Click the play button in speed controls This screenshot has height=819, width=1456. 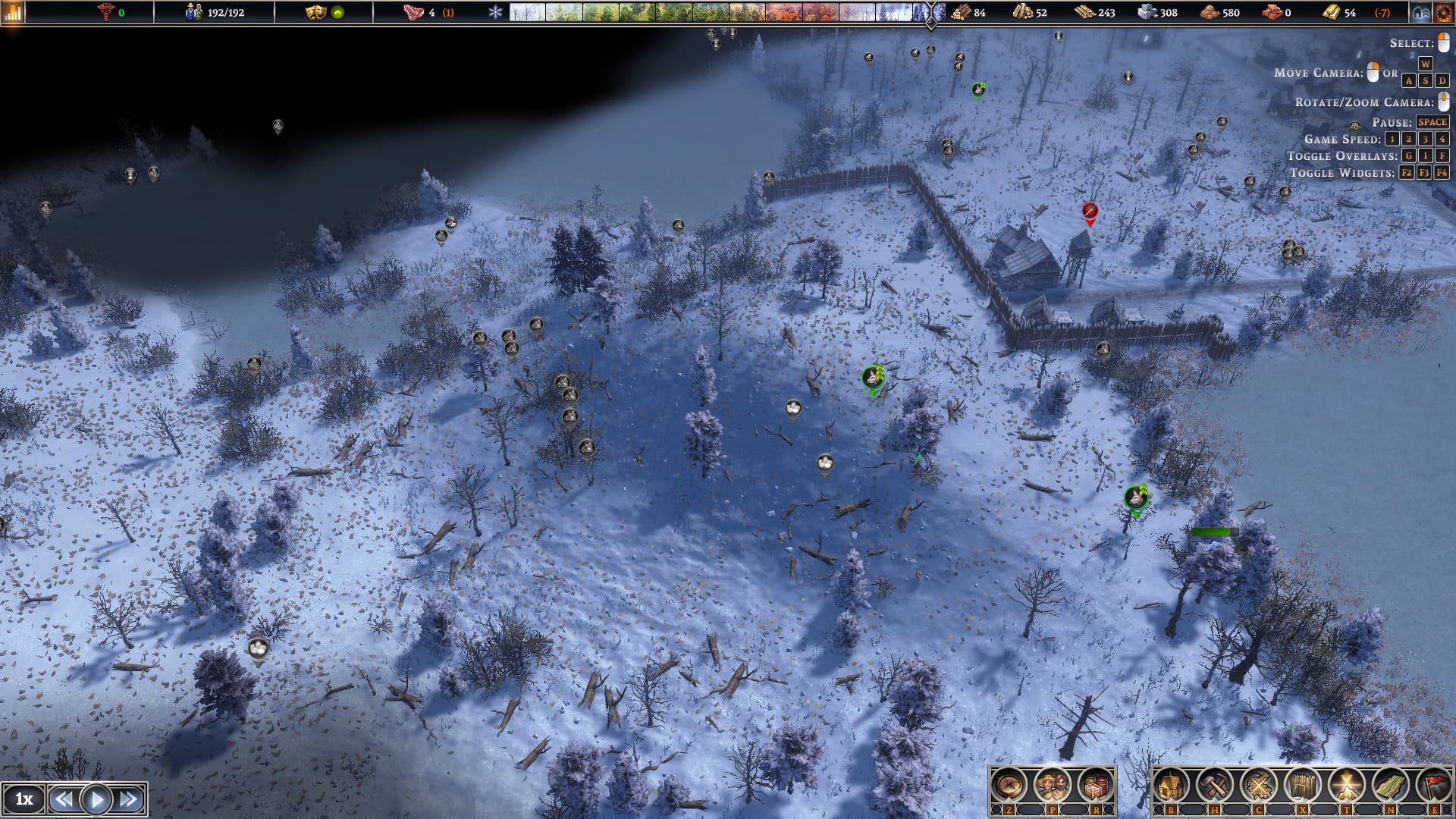[x=96, y=799]
